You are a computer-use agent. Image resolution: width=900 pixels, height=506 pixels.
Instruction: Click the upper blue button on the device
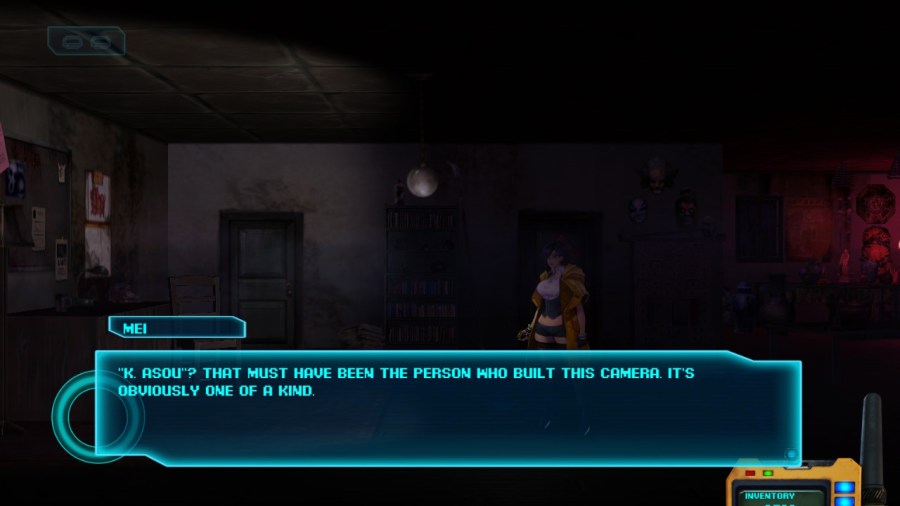[844, 488]
